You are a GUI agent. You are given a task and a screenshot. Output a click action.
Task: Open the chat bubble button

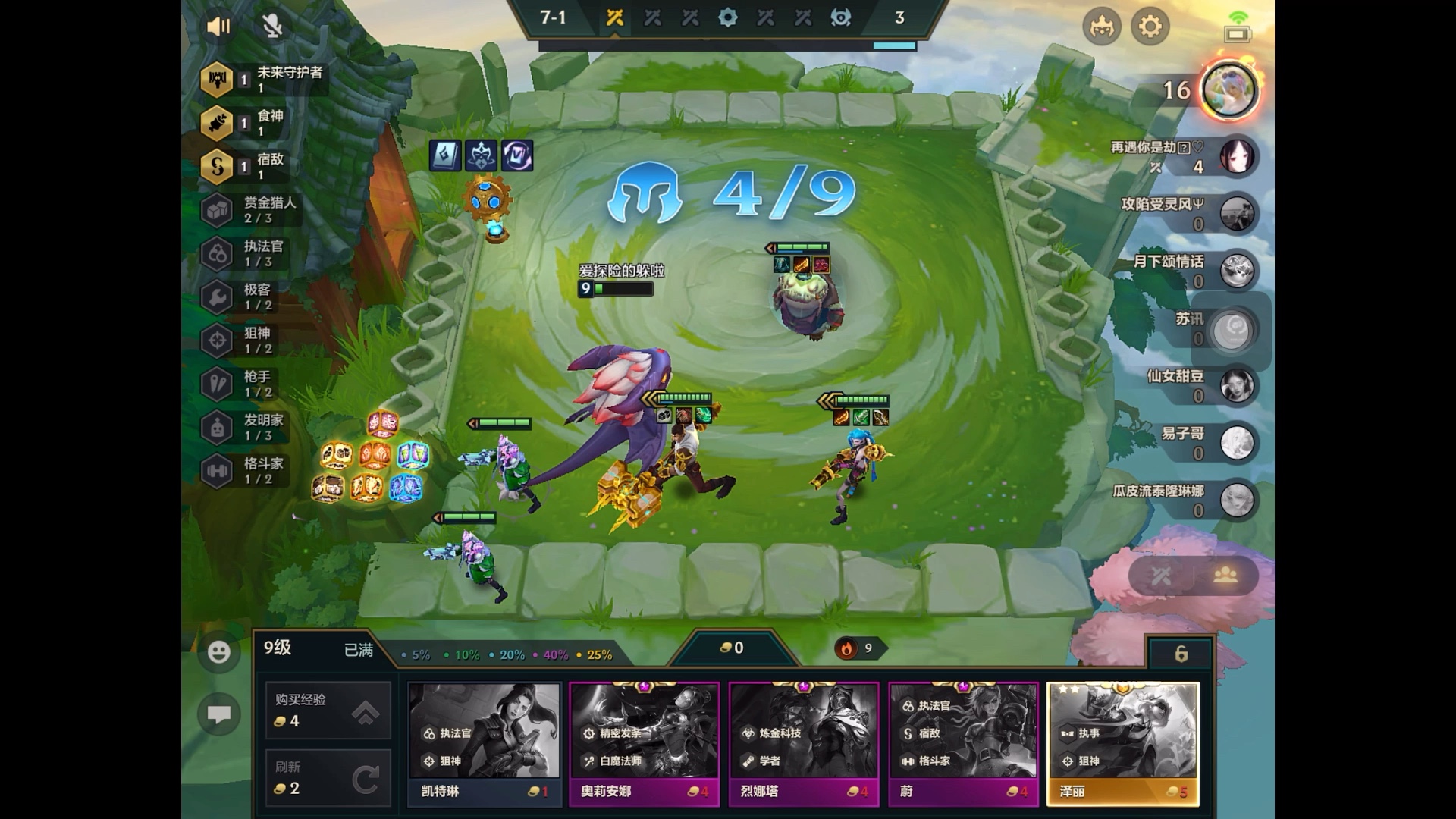(219, 714)
